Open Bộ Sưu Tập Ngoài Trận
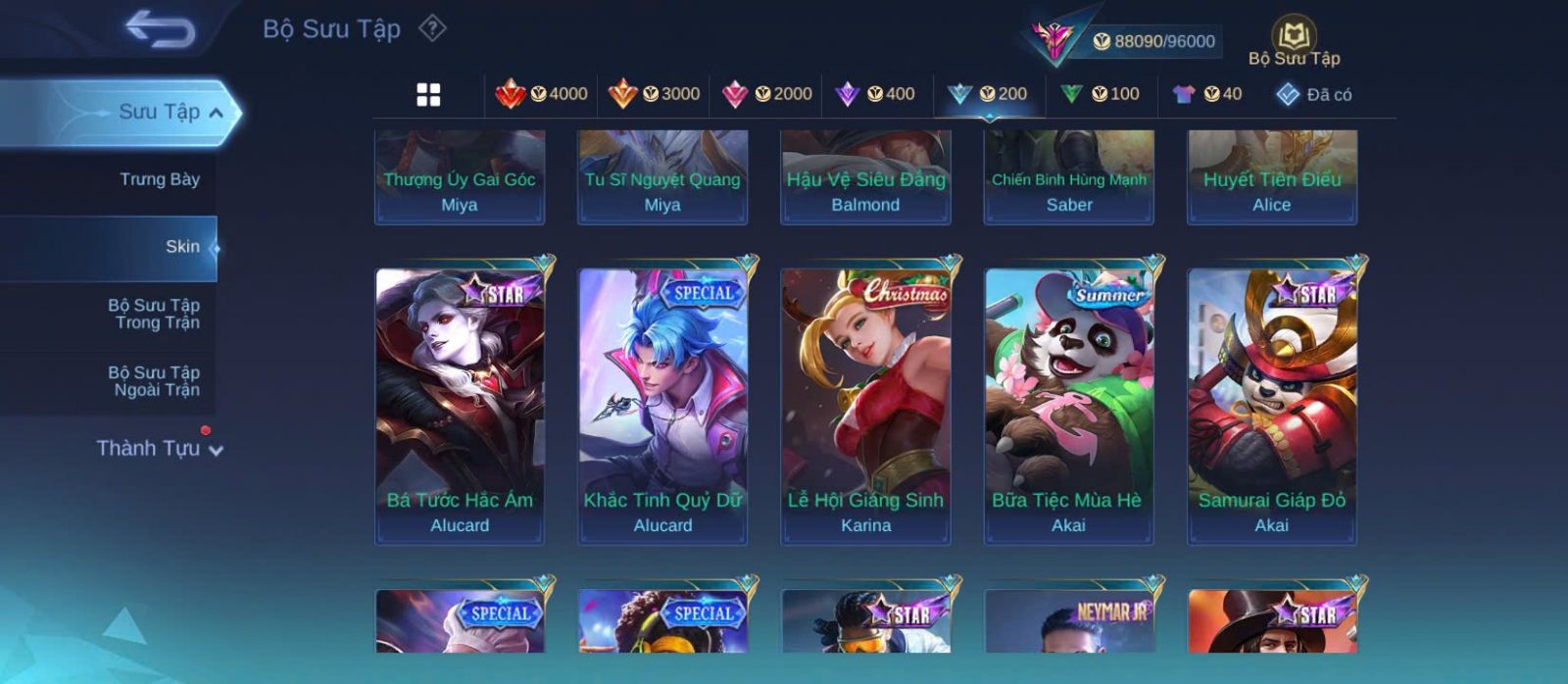The height and width of the screenshot is (684, 1568). (x=154, y=381)
